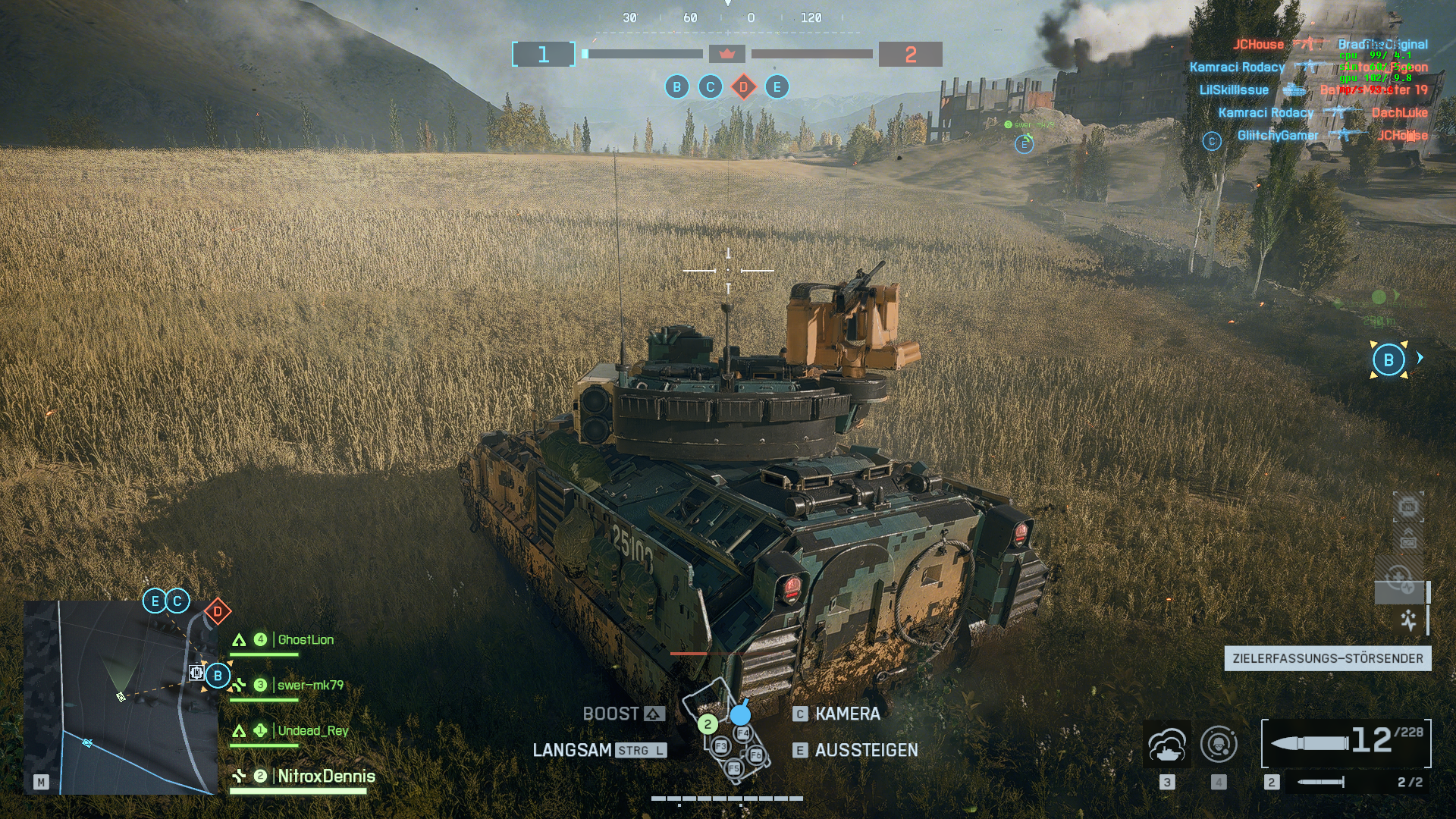Pick swer-mk79 in the squad list

click(309, 686)
